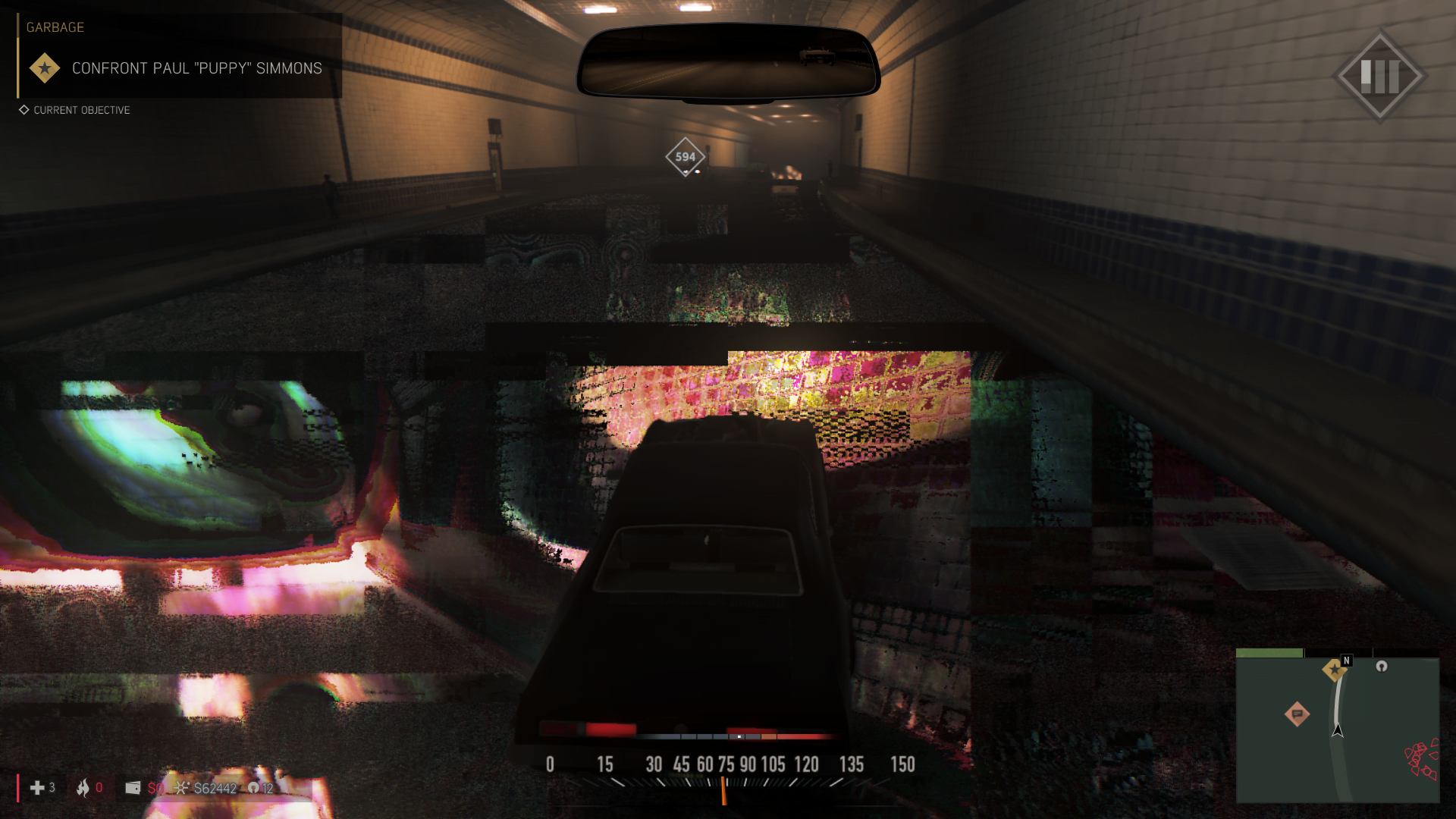The image size is (1456, 819).
Task: Click the three-bar diamond icon
Action: coord(1379,76)
